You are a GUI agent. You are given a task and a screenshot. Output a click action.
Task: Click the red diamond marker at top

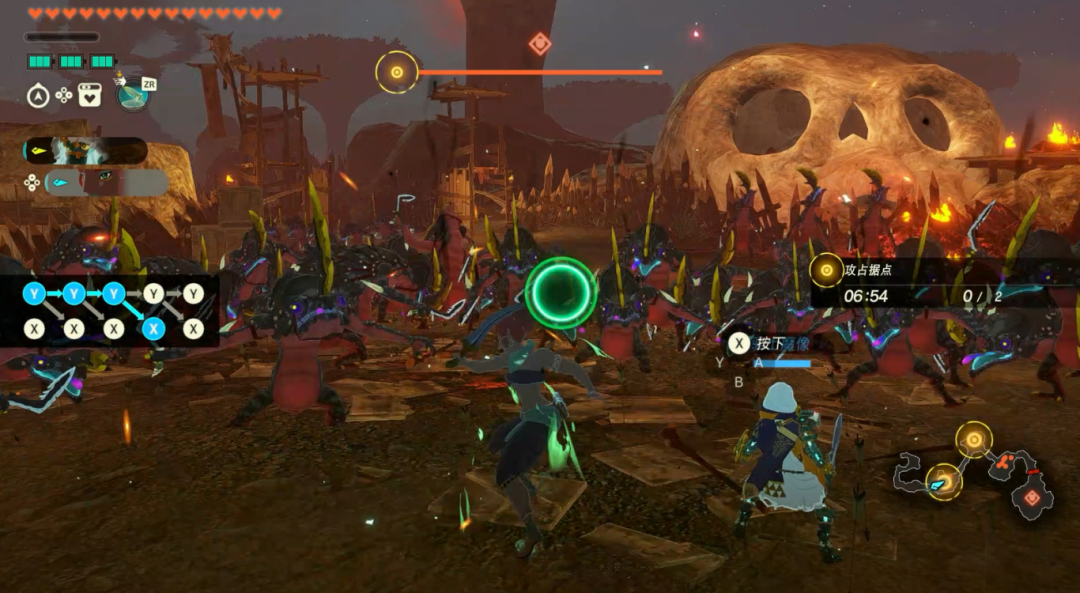coord(540,43)
